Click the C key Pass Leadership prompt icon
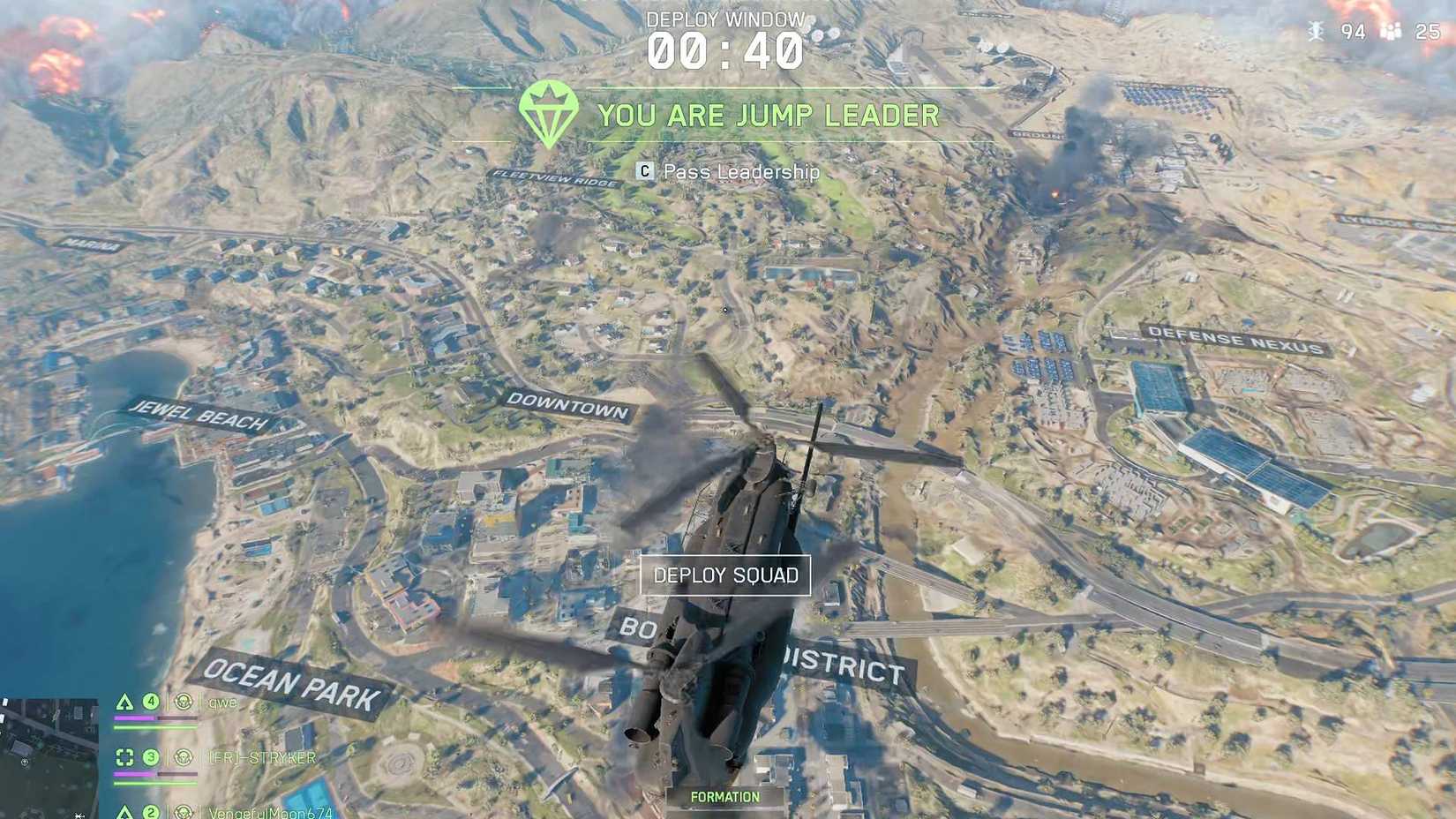The width and height of the screenshot is (1456, 819). tap(643, 172)
